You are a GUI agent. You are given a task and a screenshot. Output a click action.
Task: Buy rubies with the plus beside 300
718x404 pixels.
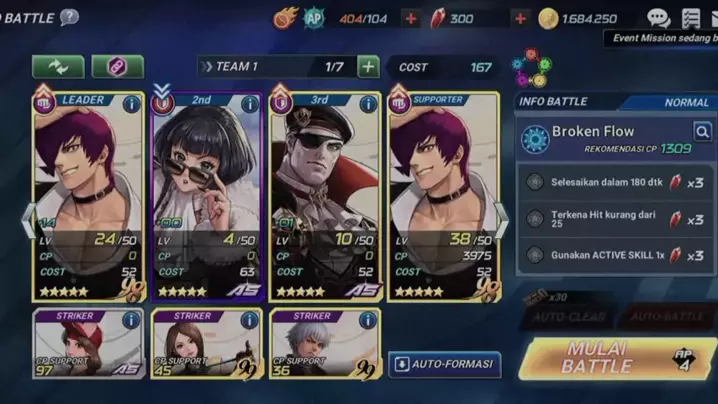click(520, 18)
